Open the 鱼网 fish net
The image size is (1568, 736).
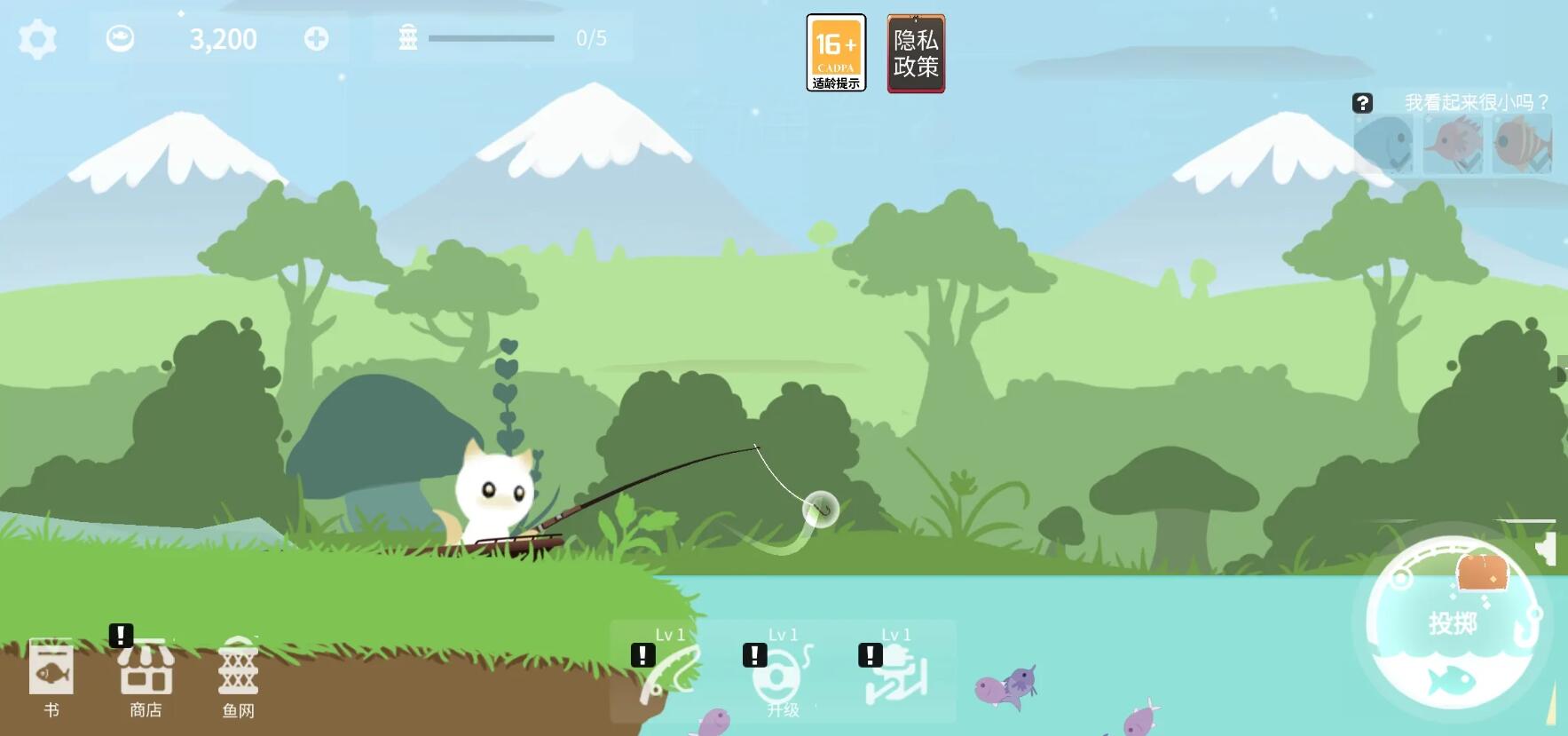[x=238, y=677]
